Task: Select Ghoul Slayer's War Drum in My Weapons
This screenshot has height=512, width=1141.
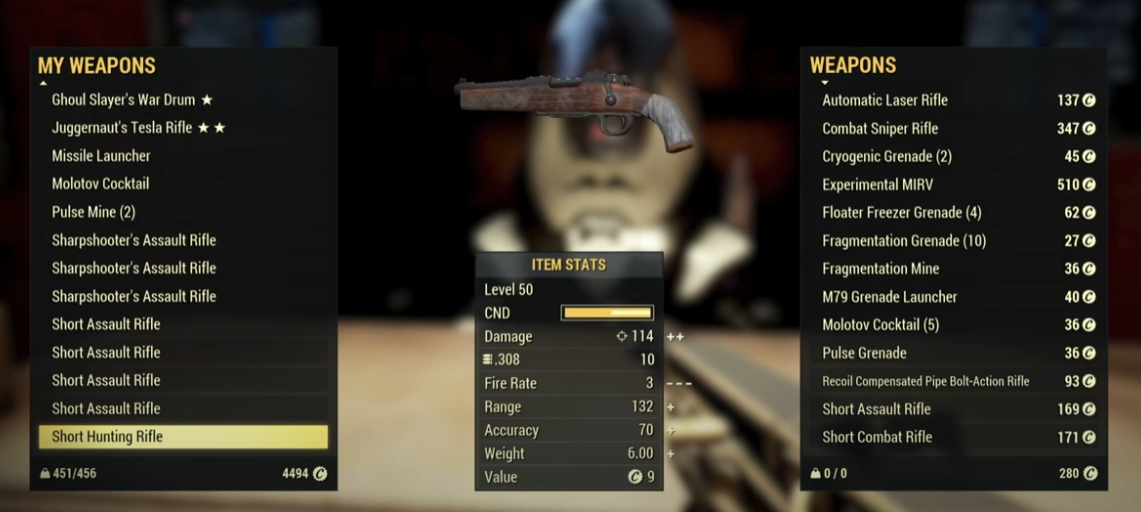Action: [x=132, y=100]
